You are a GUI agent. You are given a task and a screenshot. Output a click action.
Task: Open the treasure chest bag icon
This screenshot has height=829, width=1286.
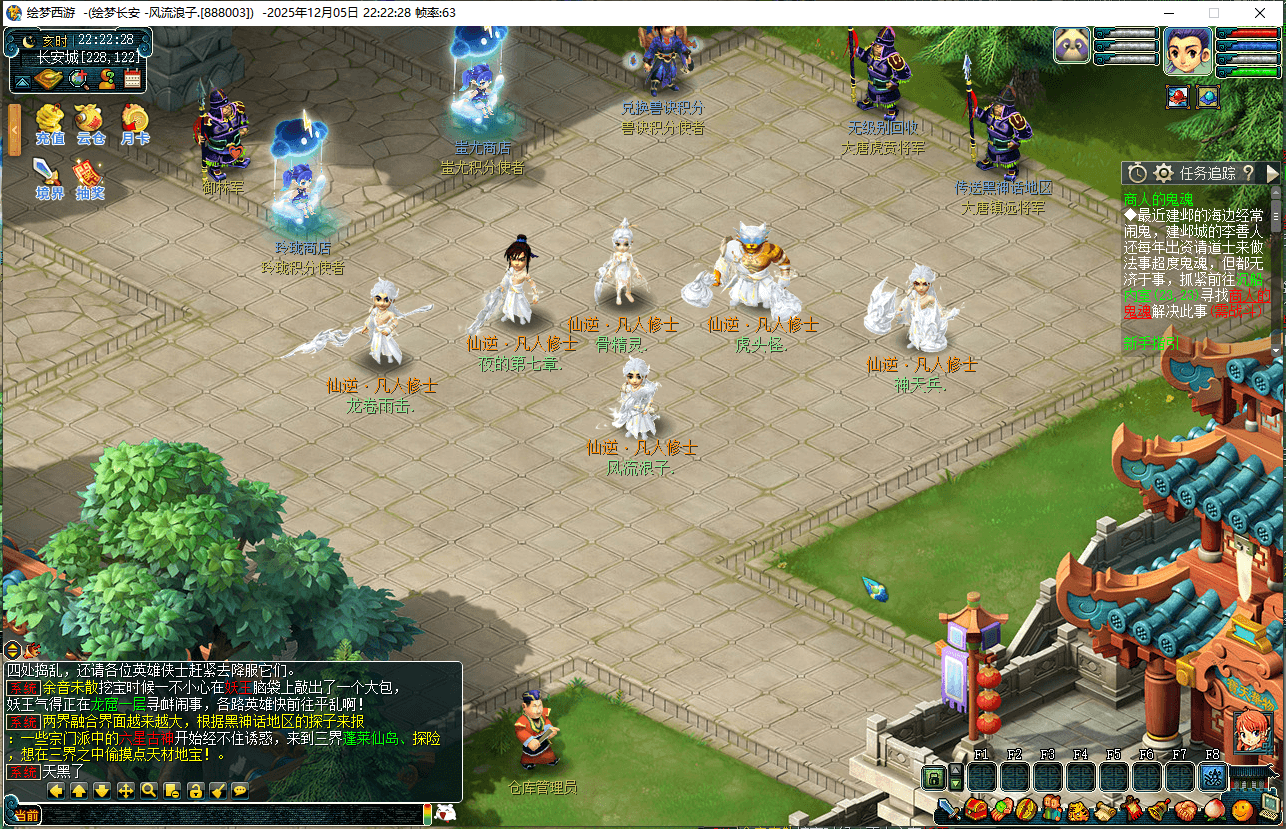pyautogui.click(x=976, y=808)
